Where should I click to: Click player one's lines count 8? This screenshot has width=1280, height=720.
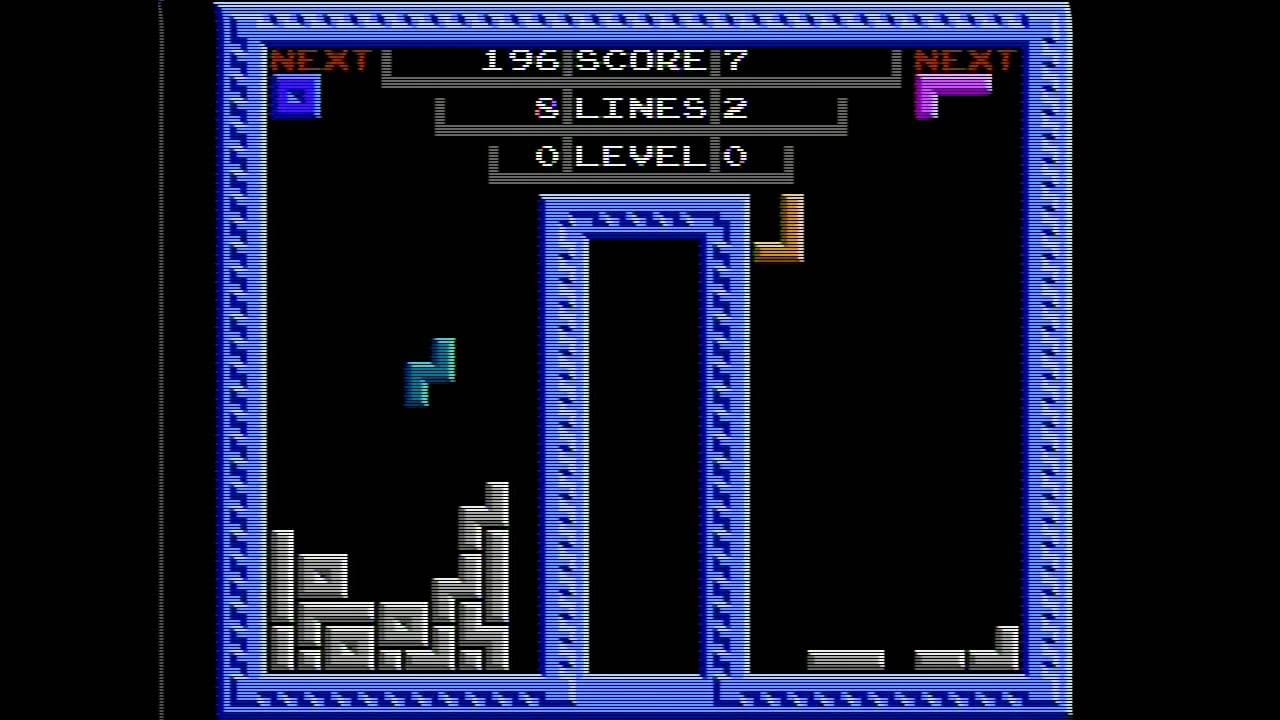pyautogui.click(x=545, y=108)
